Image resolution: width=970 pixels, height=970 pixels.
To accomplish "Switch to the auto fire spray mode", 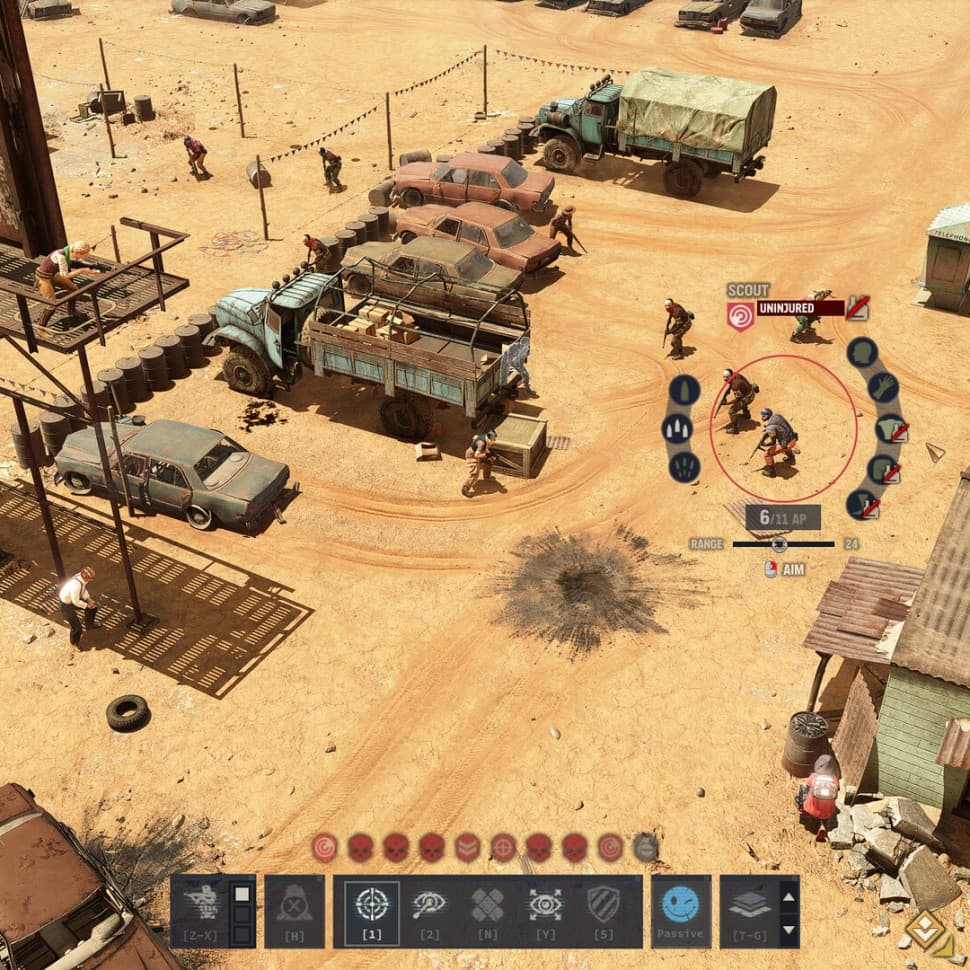I will (684, 467).
